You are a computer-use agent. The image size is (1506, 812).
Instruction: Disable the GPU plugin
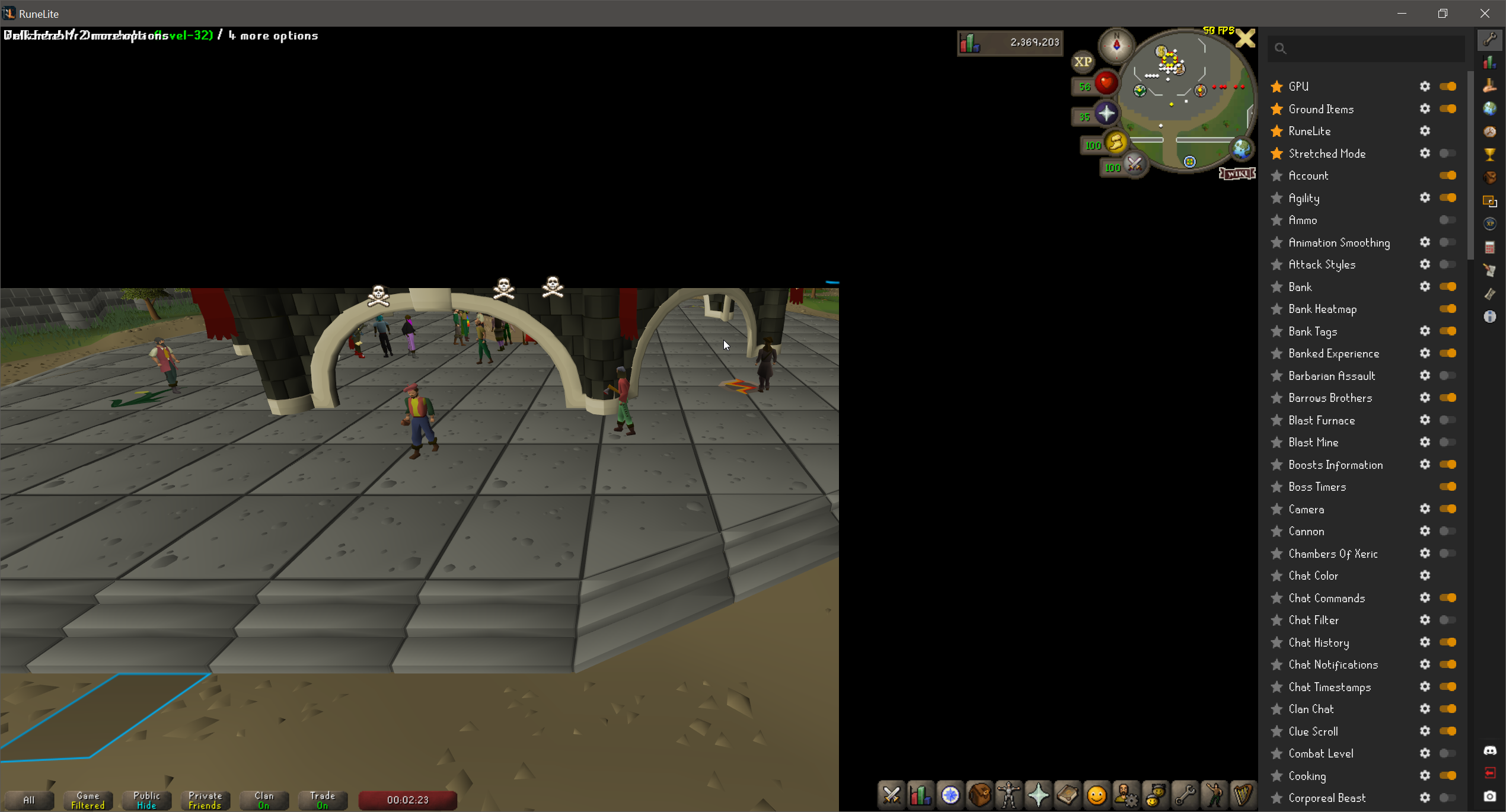pos(1448,87)
